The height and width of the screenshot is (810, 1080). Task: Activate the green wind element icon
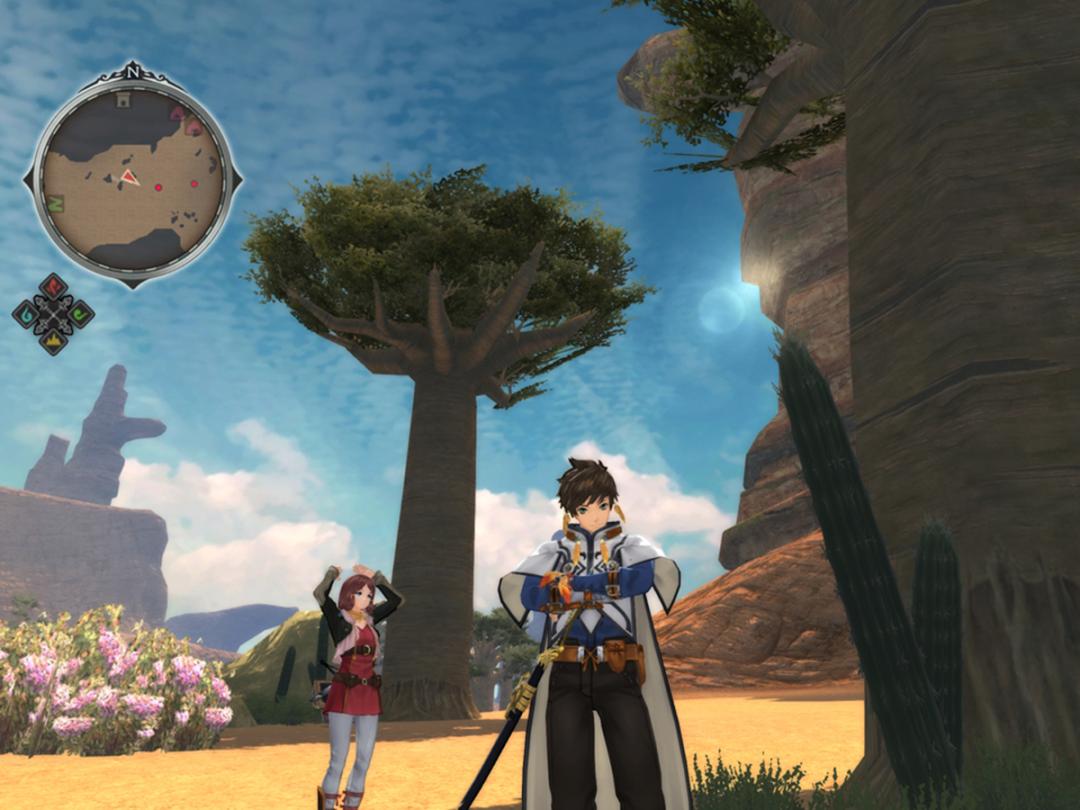[x=80, y=314]
